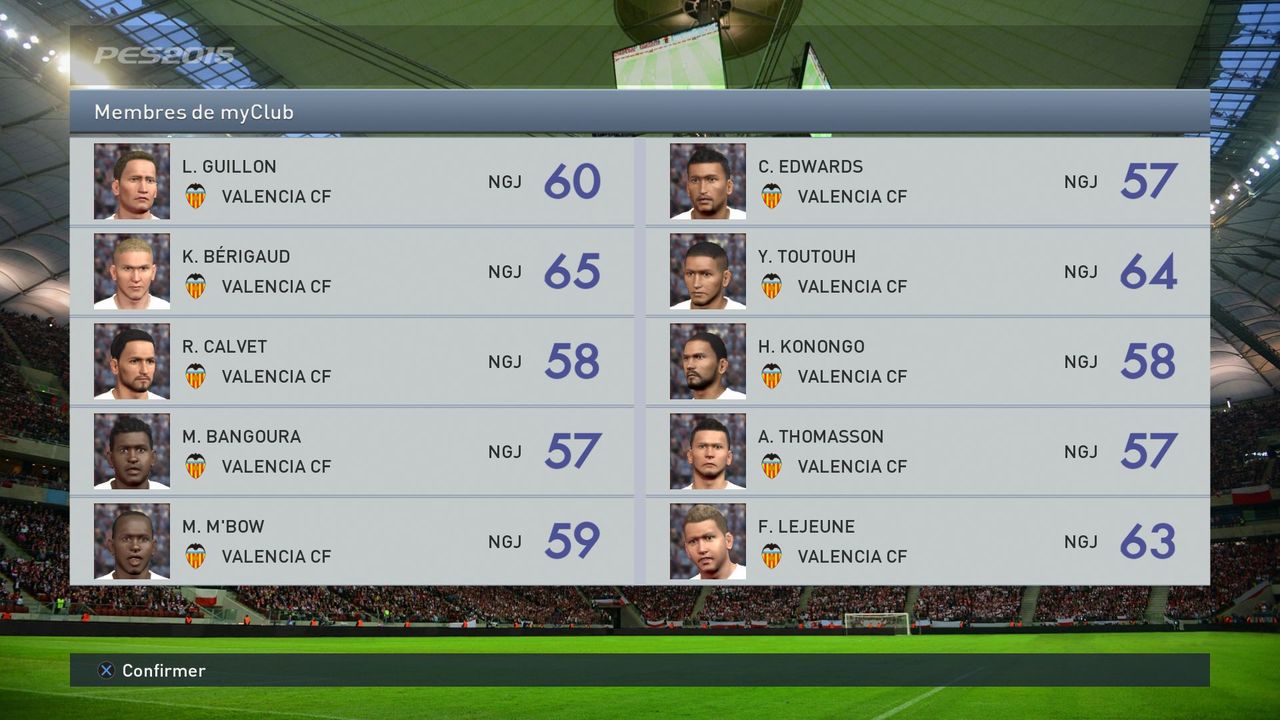Select A. Thomasson's player row
This screenshot has width=1280, height=720.
tap(927, 451)
